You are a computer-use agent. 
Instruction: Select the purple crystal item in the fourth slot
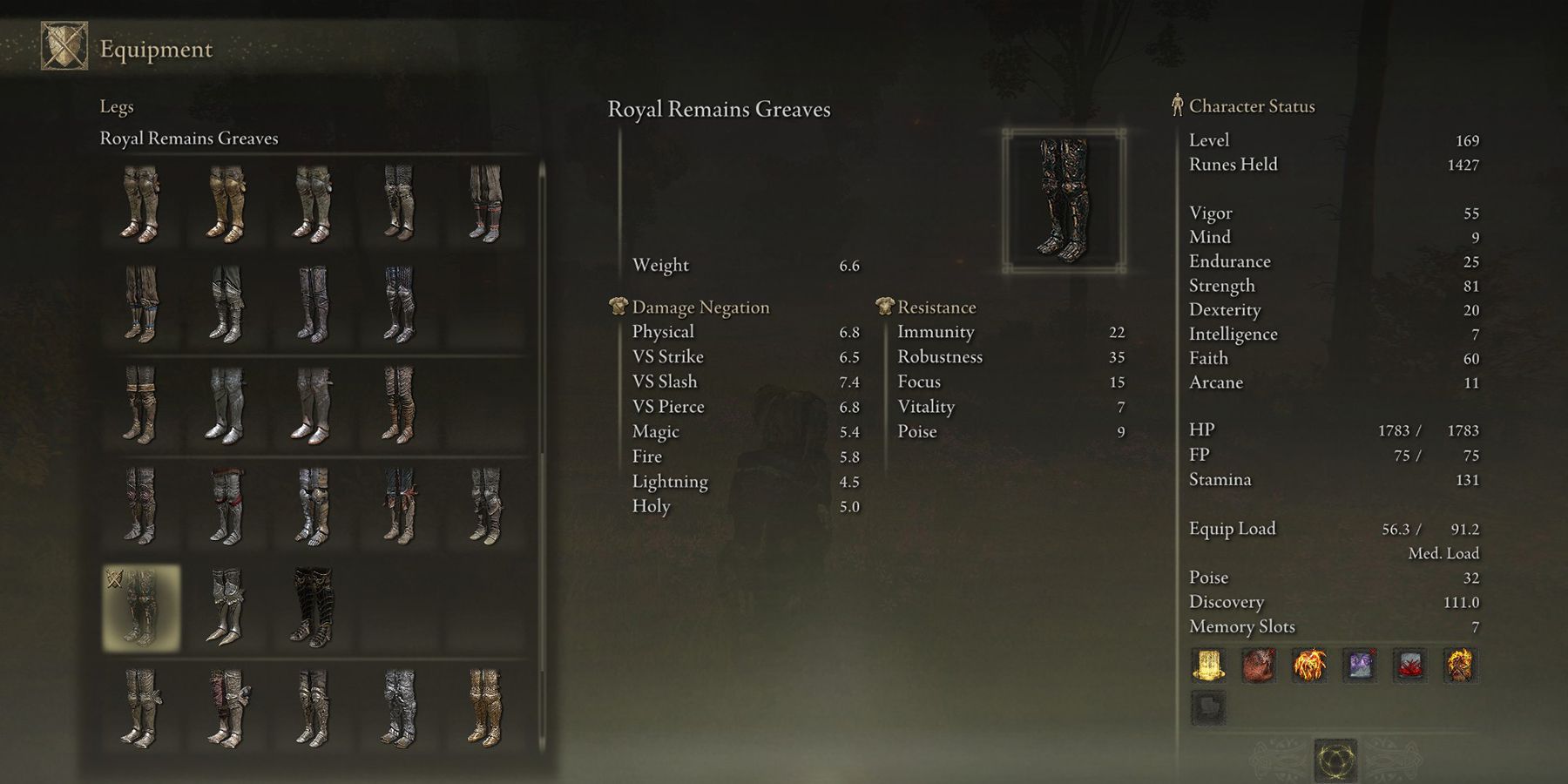tap(1362, 666)
